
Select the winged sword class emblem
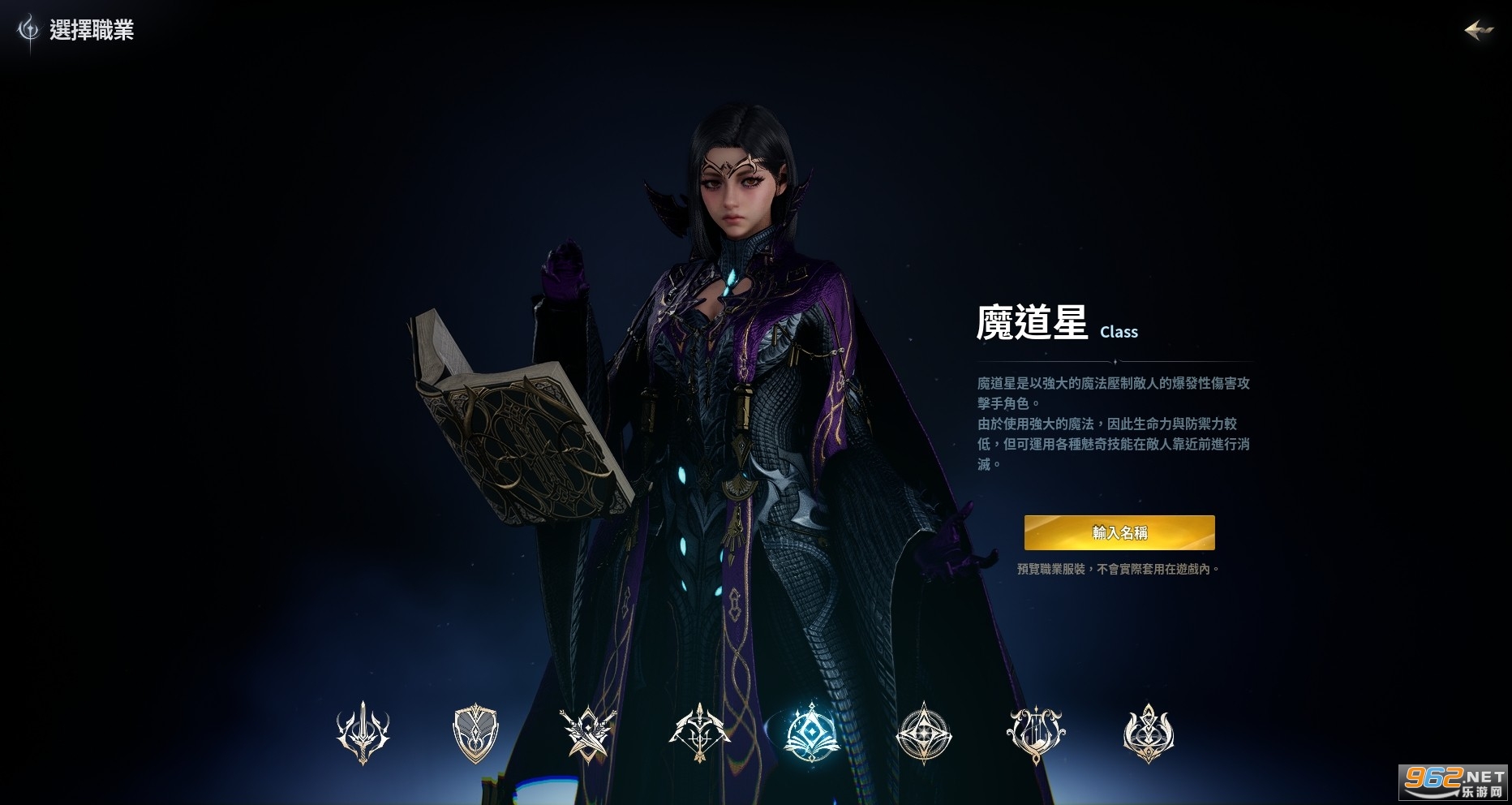(364, 733)
